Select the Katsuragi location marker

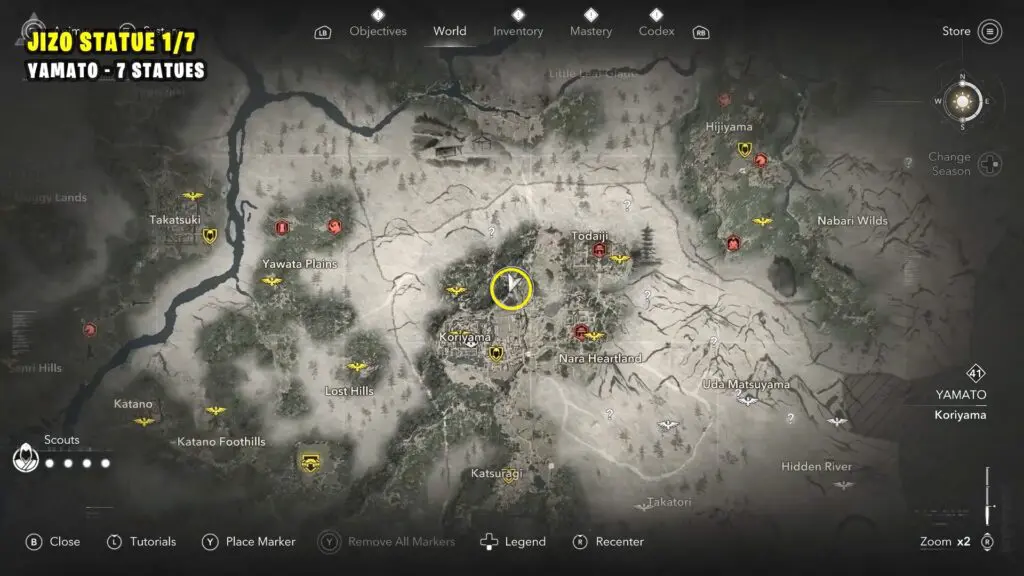(x=509, y=478)
